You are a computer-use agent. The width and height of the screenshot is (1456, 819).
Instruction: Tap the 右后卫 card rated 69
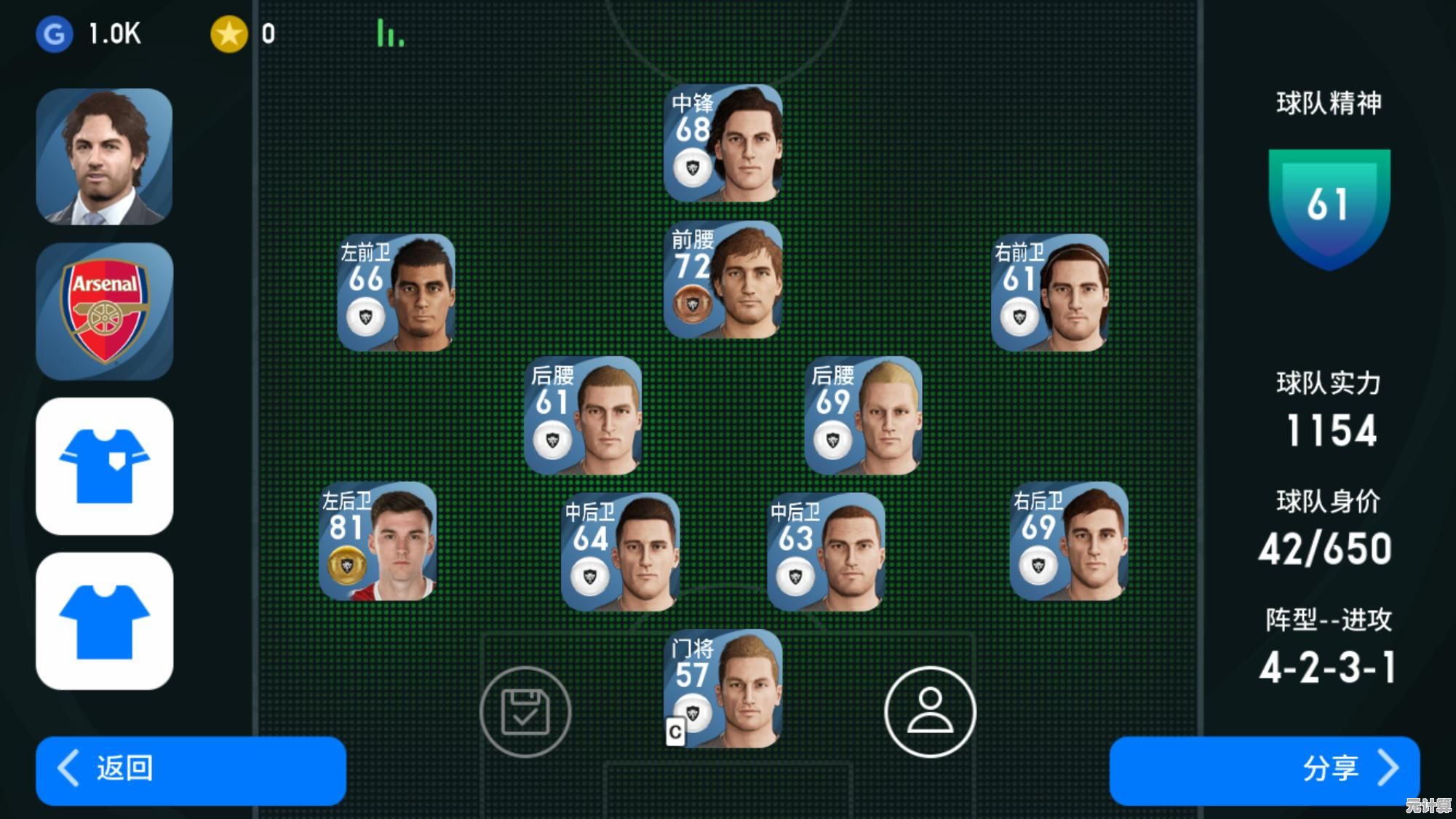1069,541
